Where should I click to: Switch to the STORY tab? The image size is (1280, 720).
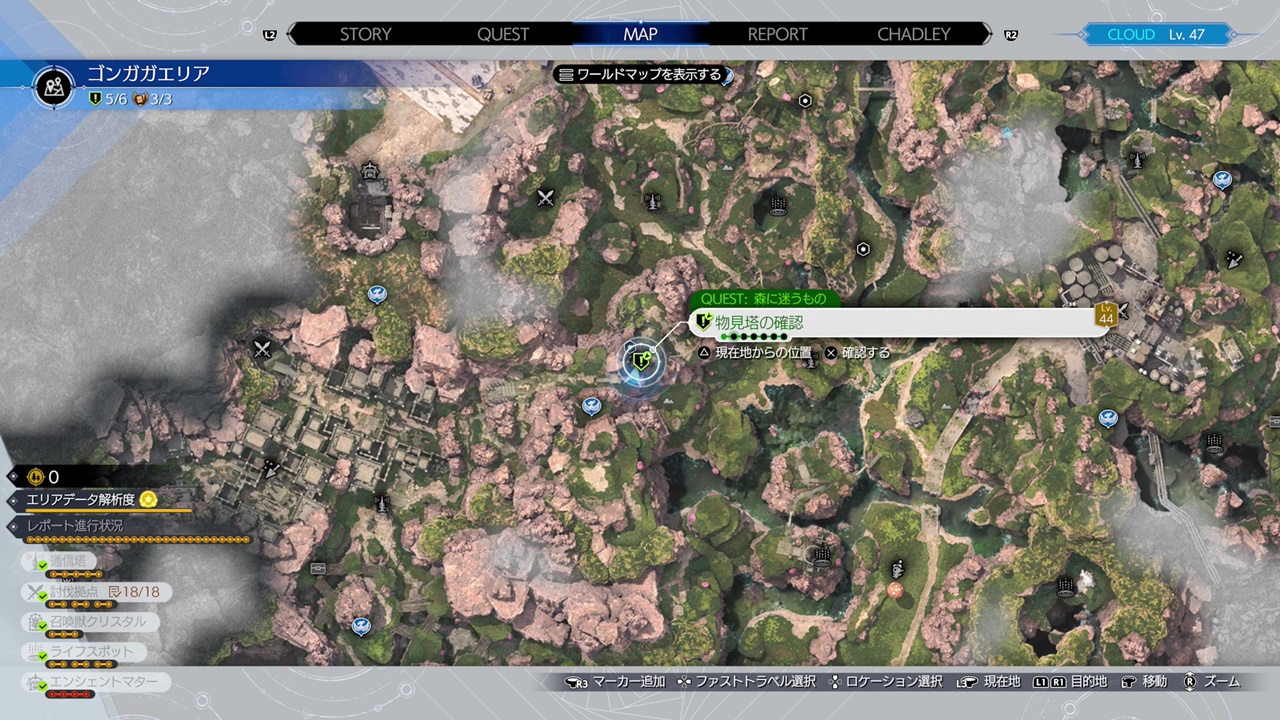pyautogui.click(x=365, y=34)
